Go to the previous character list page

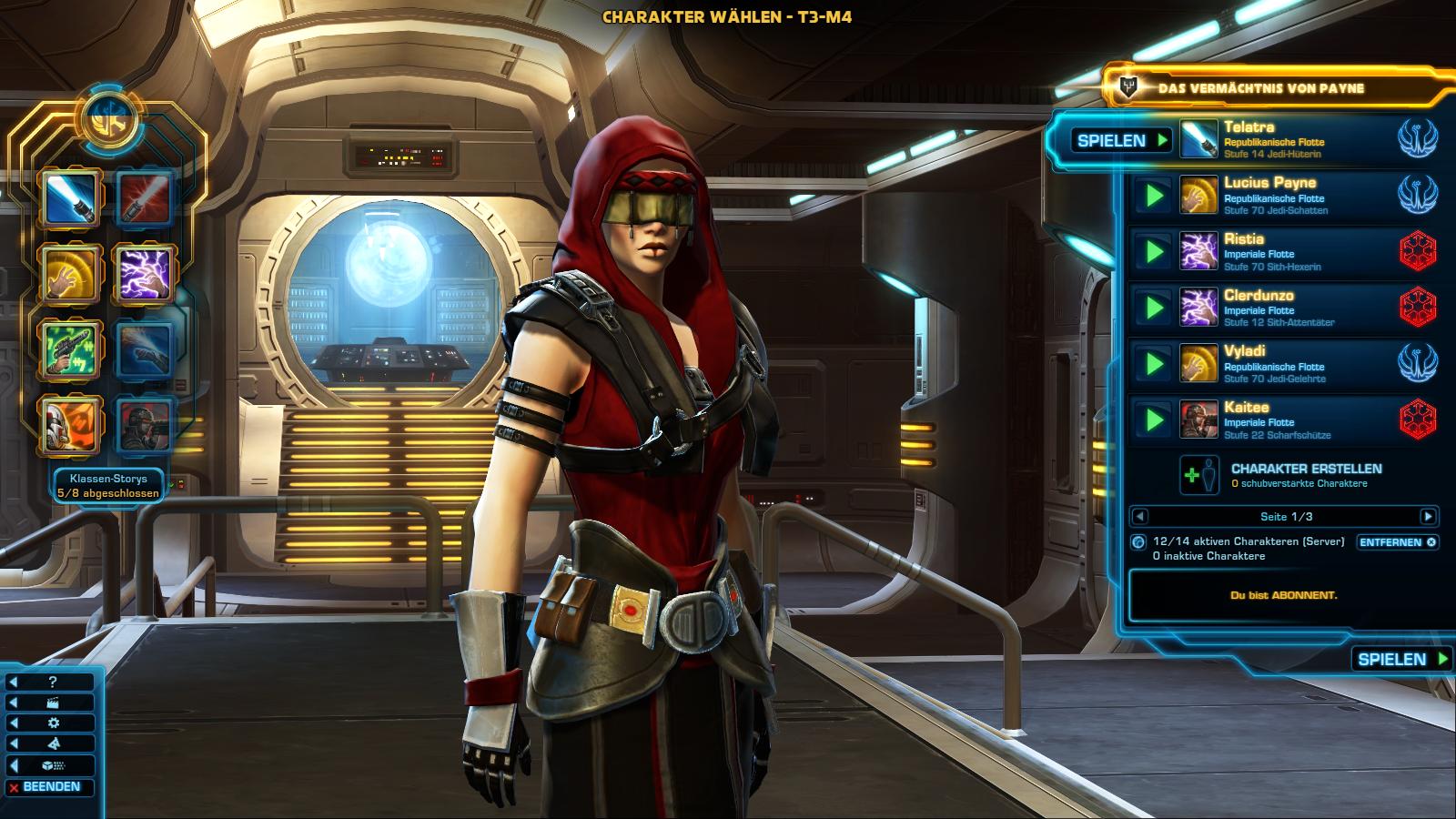point(1139,517)
